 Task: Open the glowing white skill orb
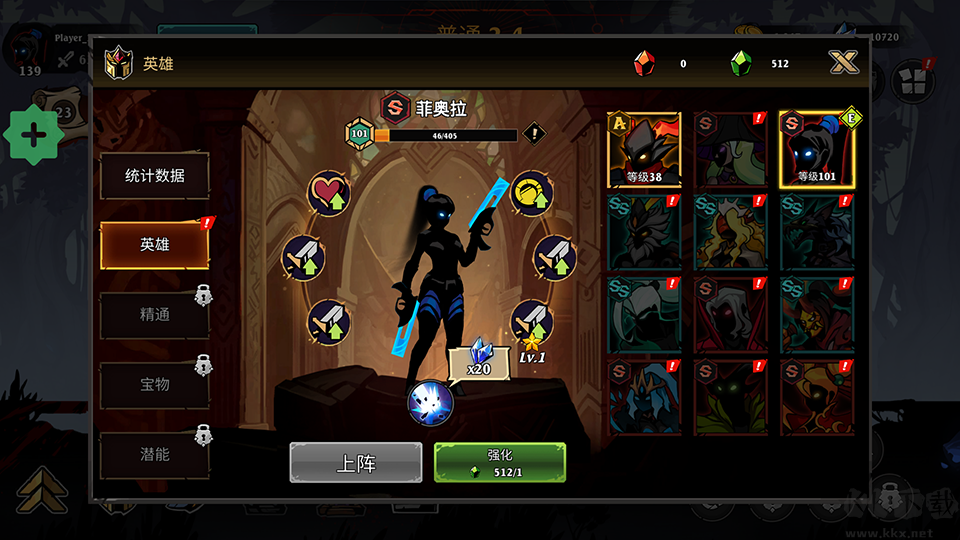tap(430, 403)
